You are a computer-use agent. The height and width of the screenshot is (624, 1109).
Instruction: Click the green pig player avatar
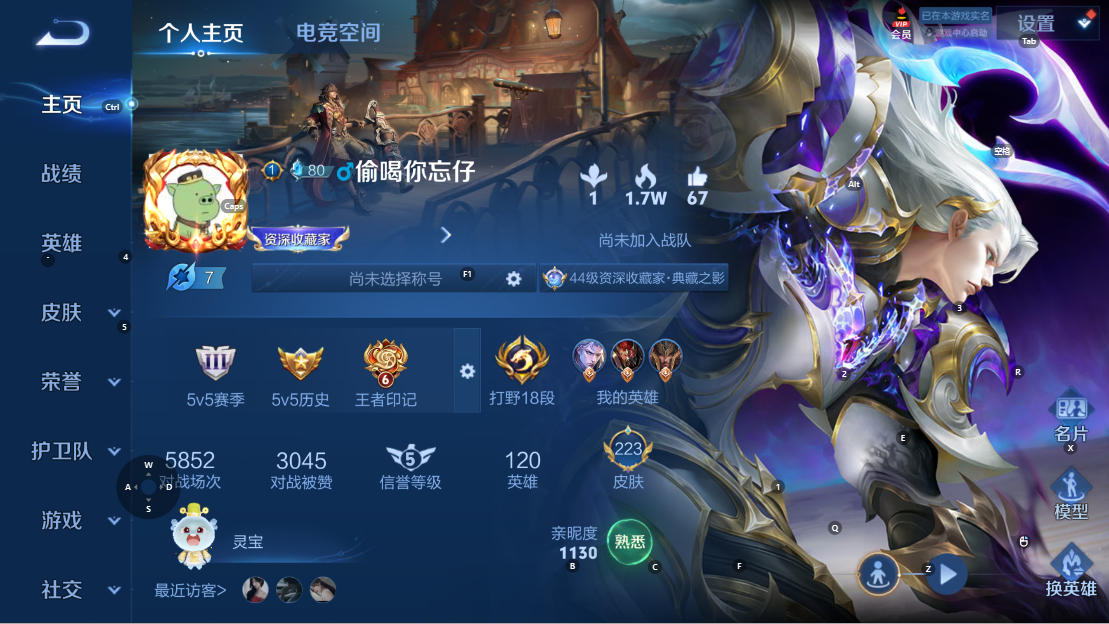(195, 200)
